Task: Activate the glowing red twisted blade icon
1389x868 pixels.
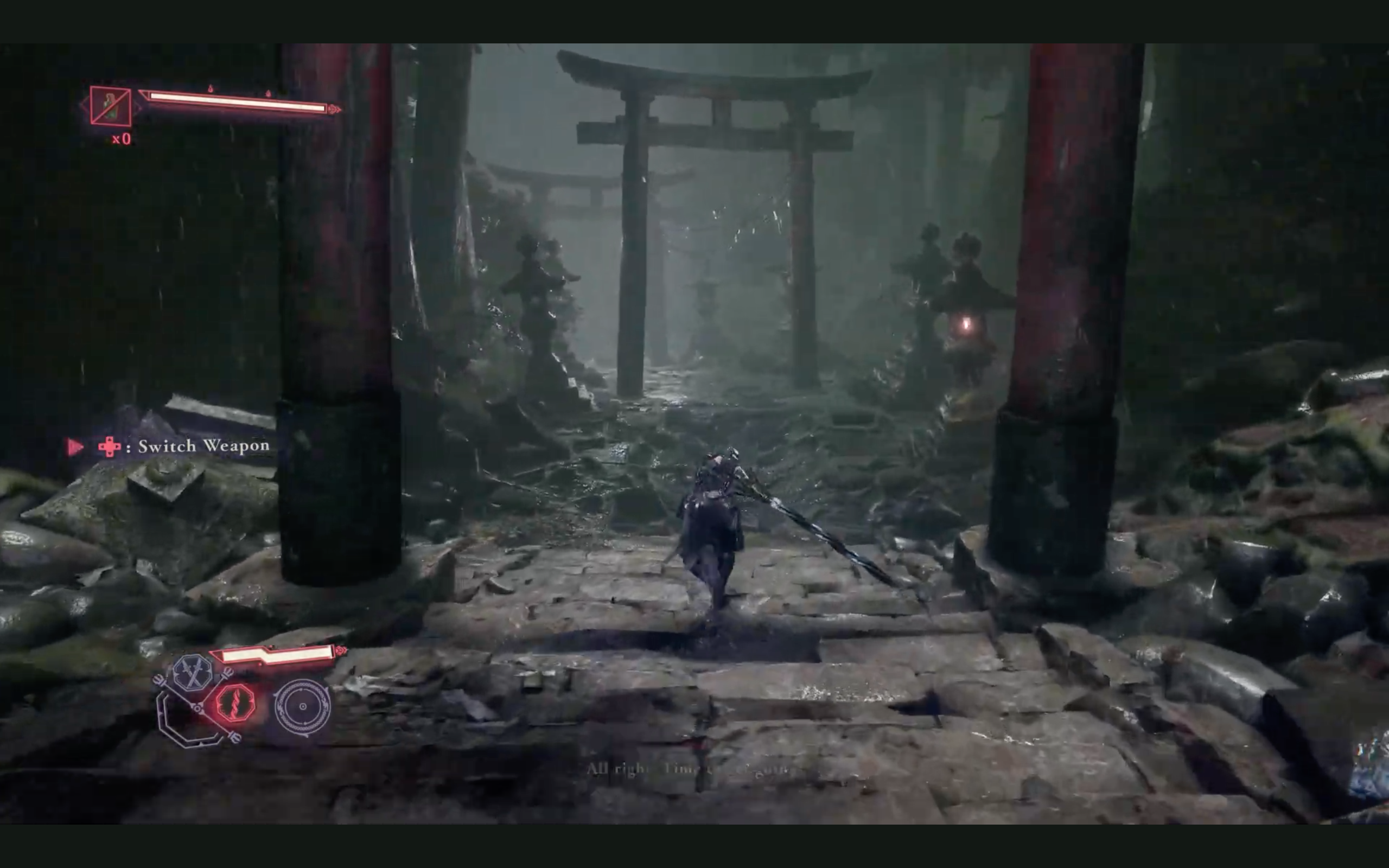Action: (x=235, y=704)
